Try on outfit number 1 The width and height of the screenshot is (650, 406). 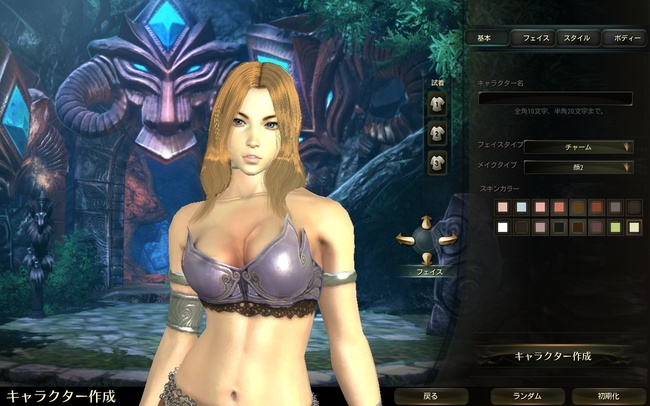point(437,103)
